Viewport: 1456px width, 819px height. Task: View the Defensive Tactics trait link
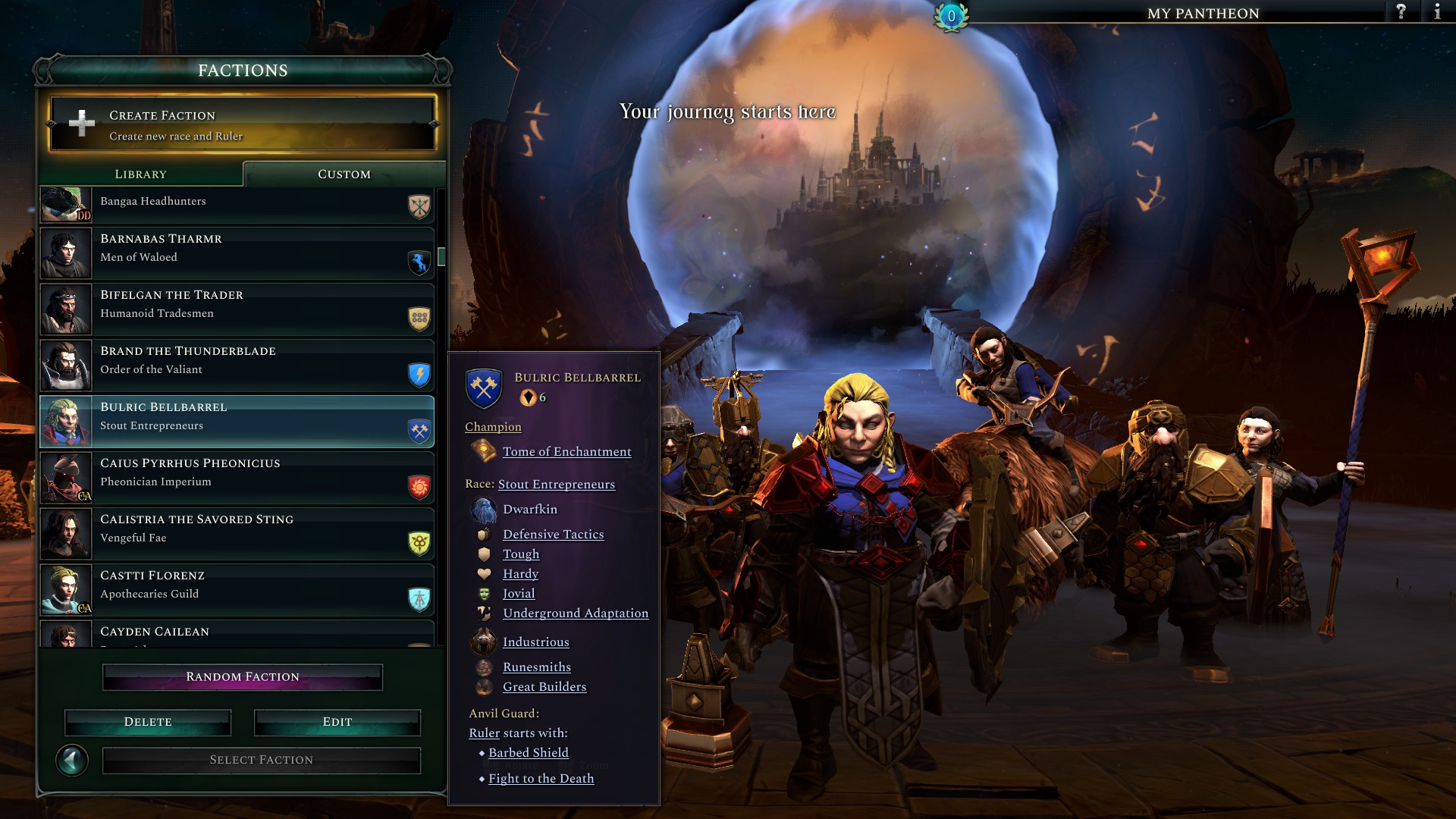(553, 535)
